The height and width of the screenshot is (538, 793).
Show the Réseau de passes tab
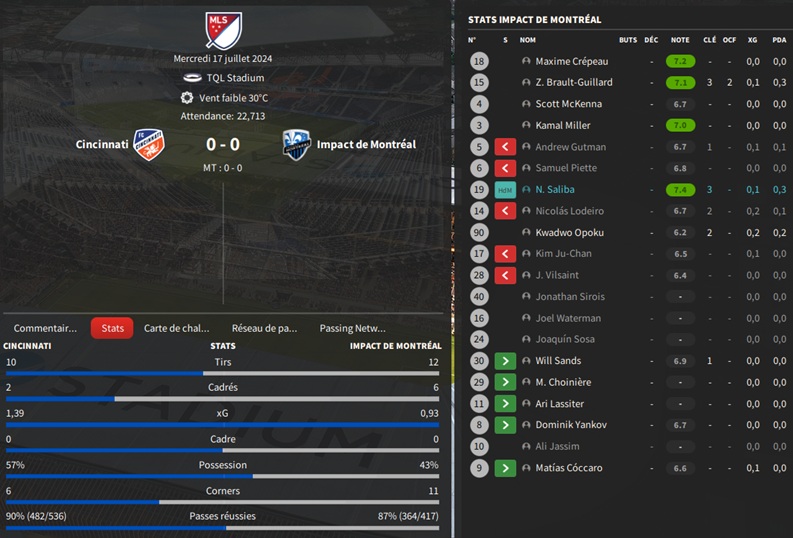[x=264, y=328]
